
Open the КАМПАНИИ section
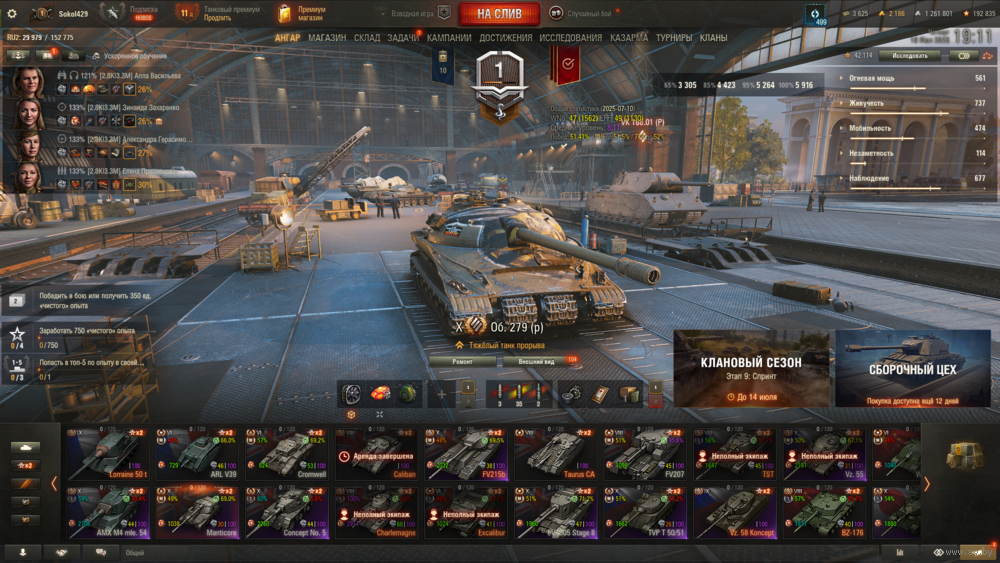coord(449,38)
